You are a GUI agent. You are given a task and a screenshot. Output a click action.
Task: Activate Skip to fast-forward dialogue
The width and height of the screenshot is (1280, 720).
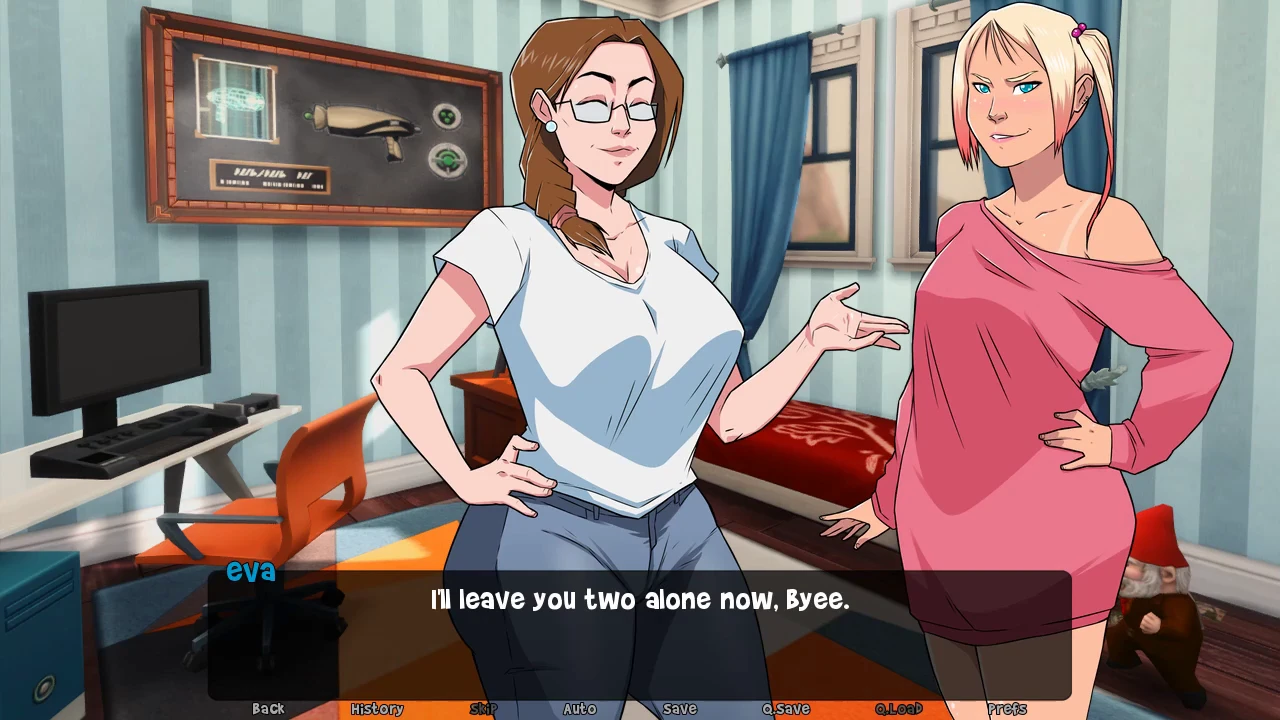483,709
